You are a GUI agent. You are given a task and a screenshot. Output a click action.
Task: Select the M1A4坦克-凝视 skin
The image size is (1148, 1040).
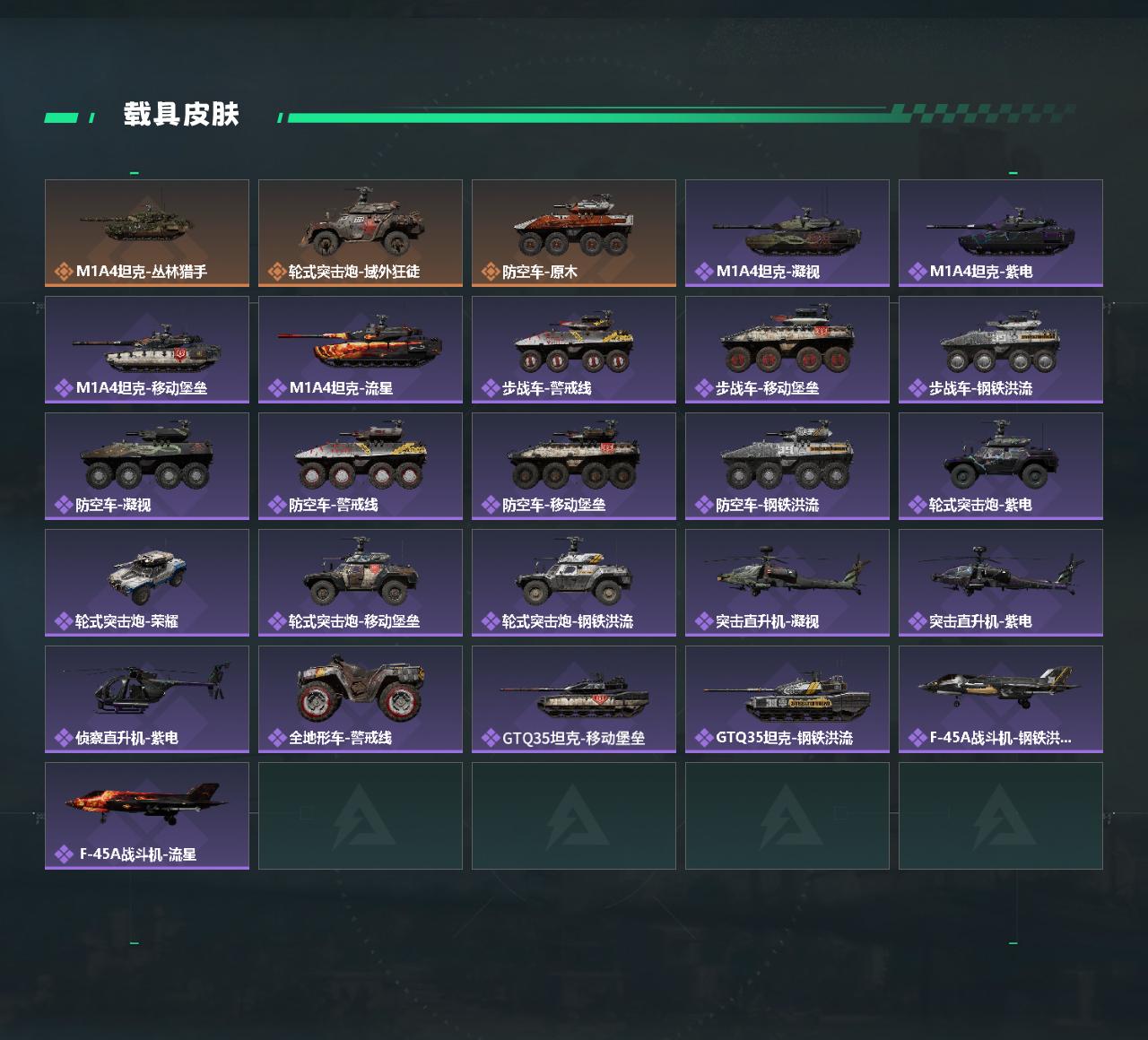click(787, 233)
